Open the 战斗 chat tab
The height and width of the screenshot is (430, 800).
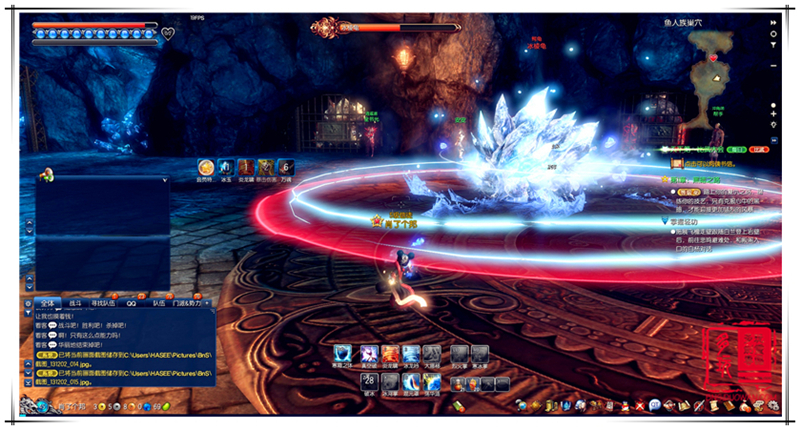point(74,301)
